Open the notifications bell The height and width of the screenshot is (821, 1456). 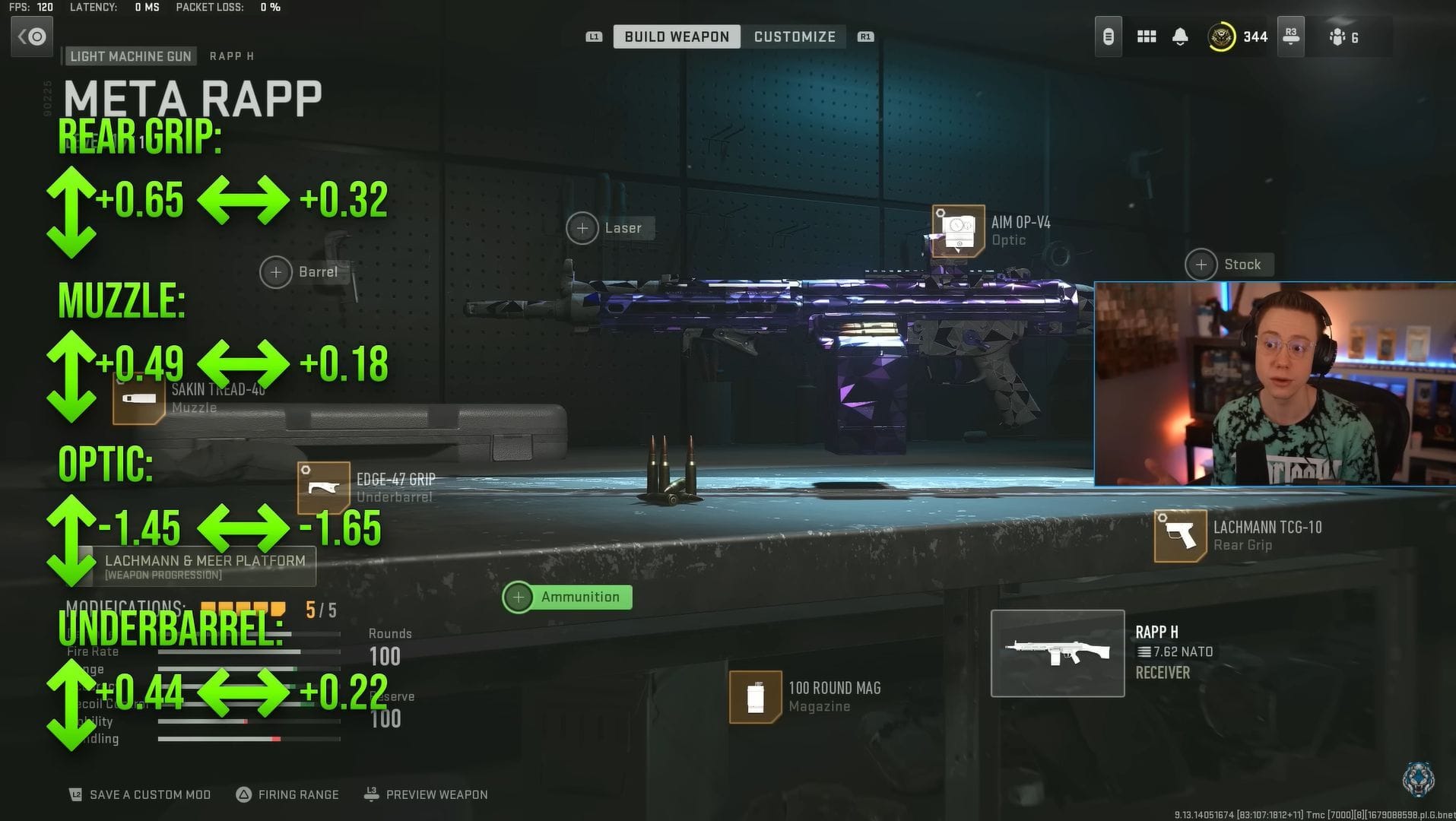pos(1181,36)
